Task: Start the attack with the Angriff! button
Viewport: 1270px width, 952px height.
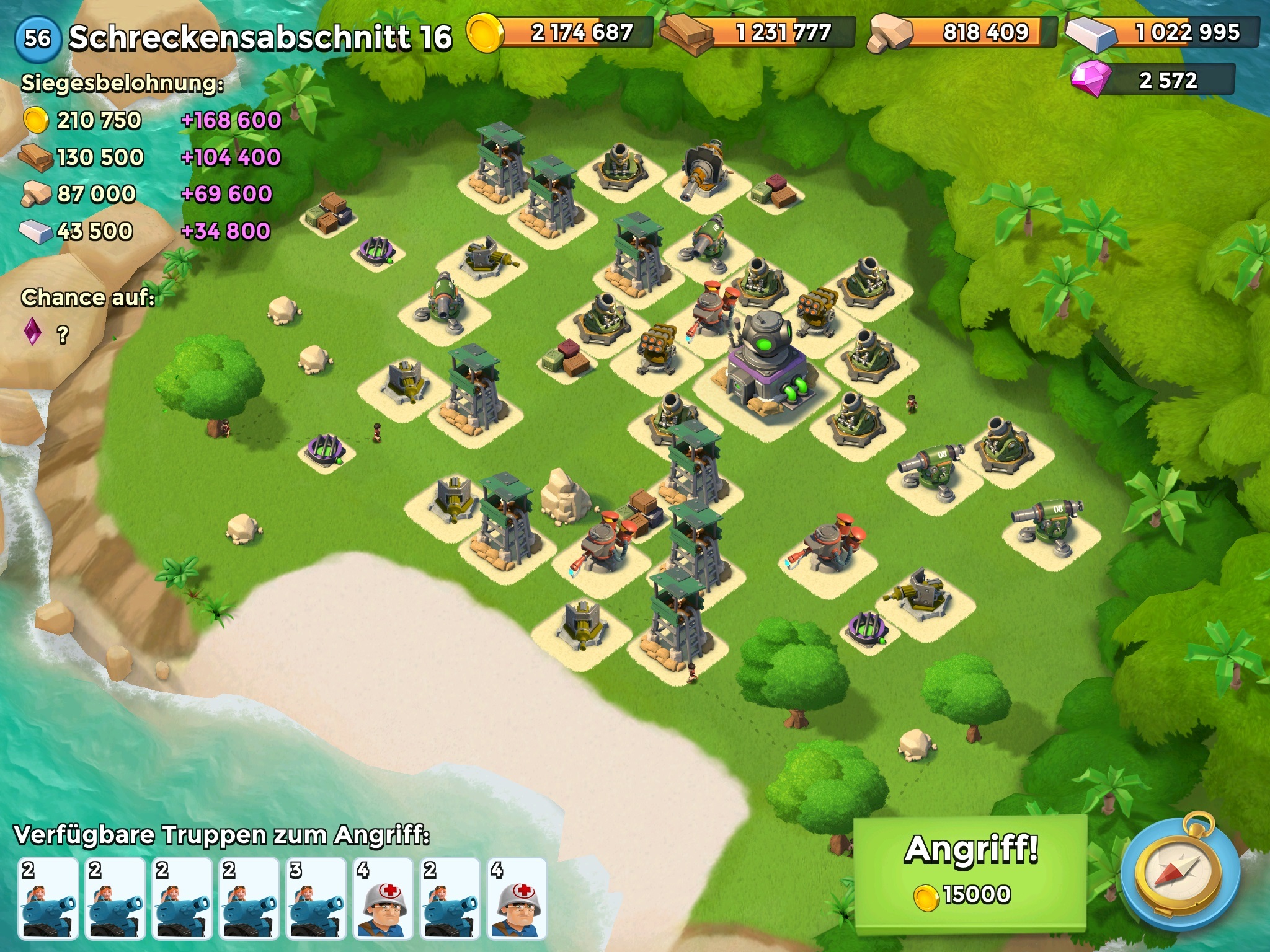Action: [x=970, y=871]
